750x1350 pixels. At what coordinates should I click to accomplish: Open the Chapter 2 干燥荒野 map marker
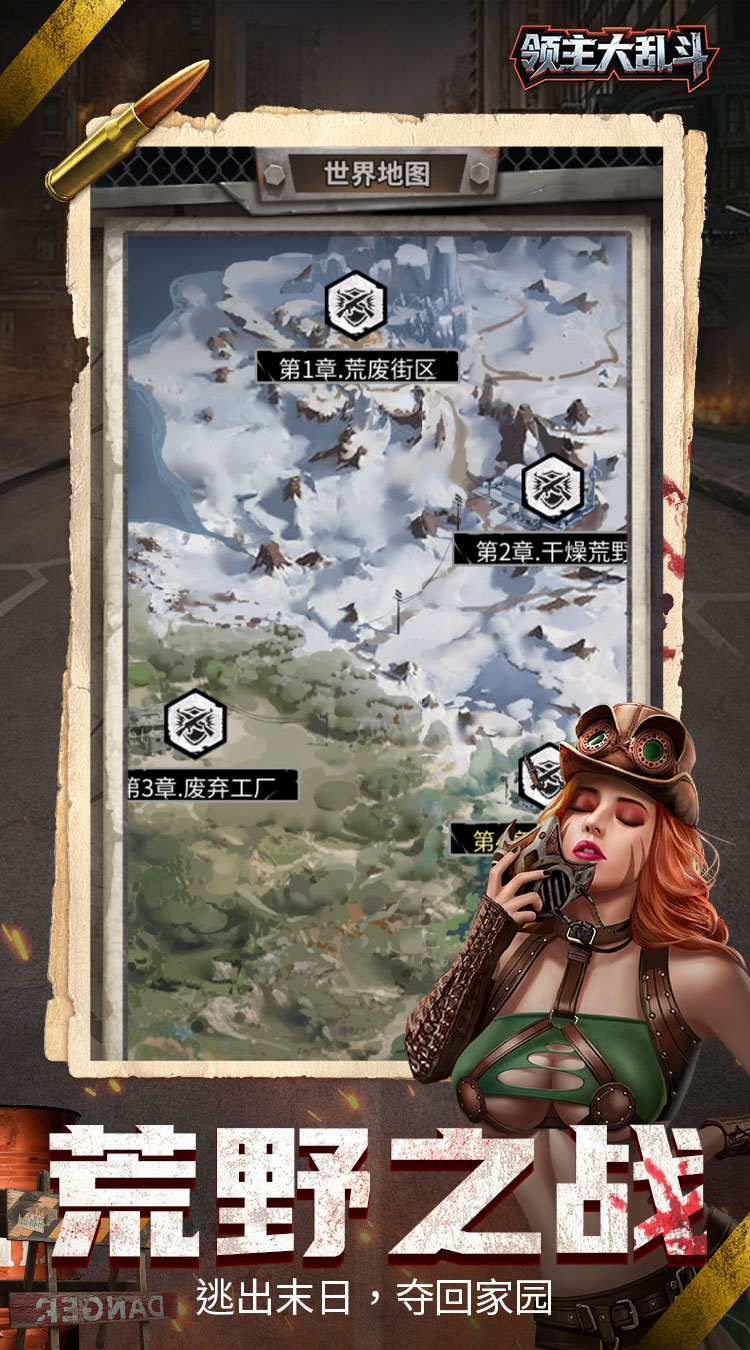pyautogui.click(x=552, y=487)
